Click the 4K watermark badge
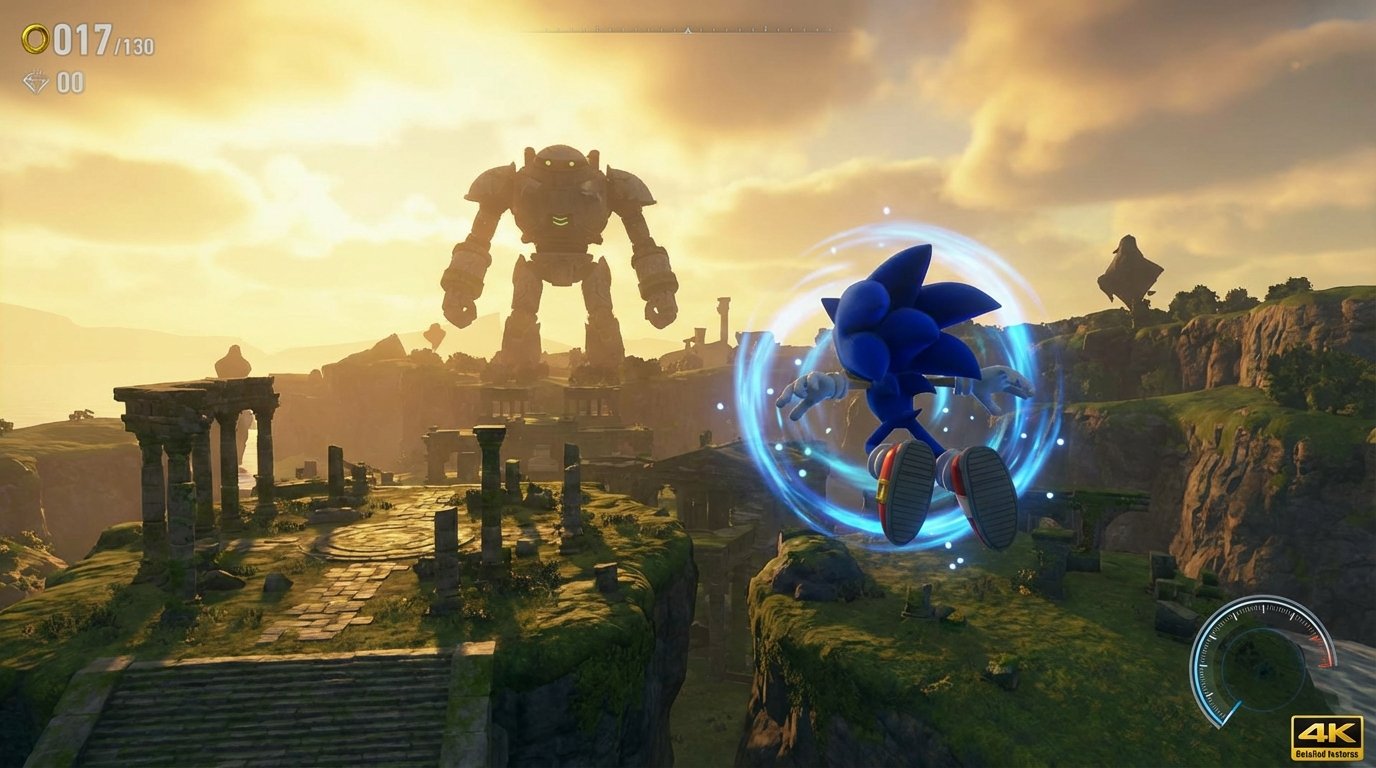The image size is (1376, 768). (1325, 733)
